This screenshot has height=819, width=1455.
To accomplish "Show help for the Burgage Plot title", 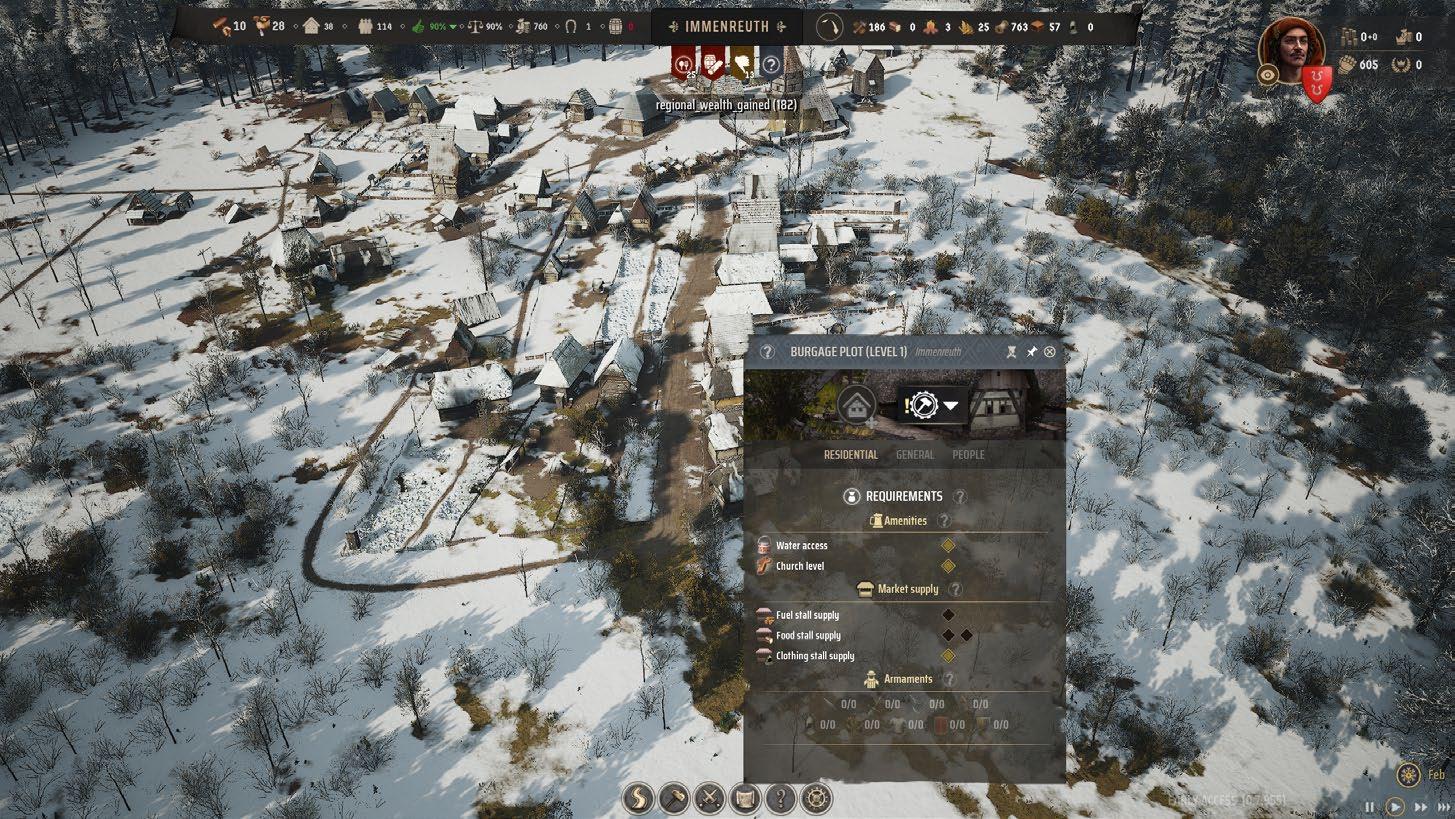I will [767, 352].
